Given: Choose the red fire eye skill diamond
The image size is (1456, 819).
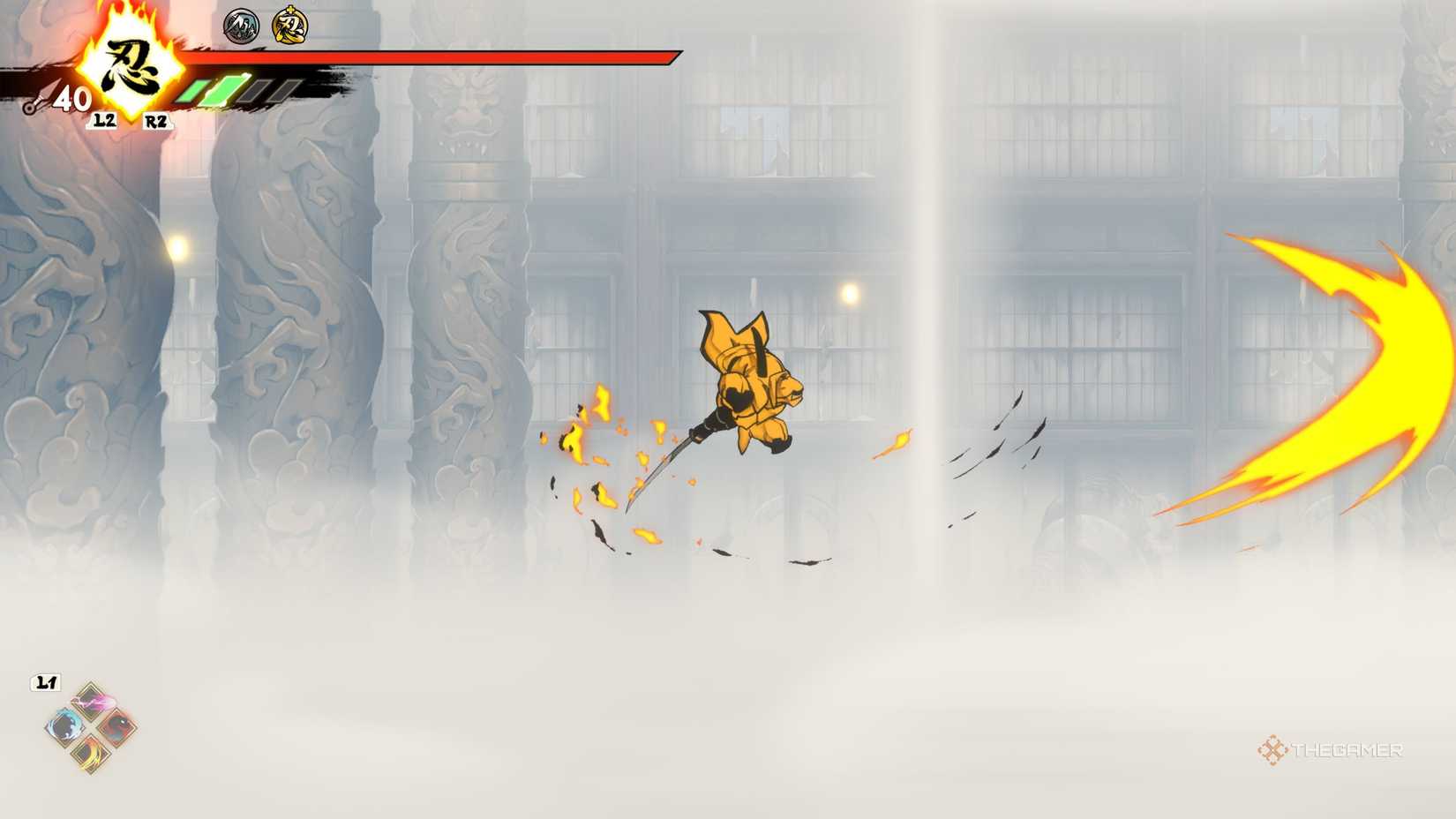Looking at the screenshot, I should [x=116, y=727].
